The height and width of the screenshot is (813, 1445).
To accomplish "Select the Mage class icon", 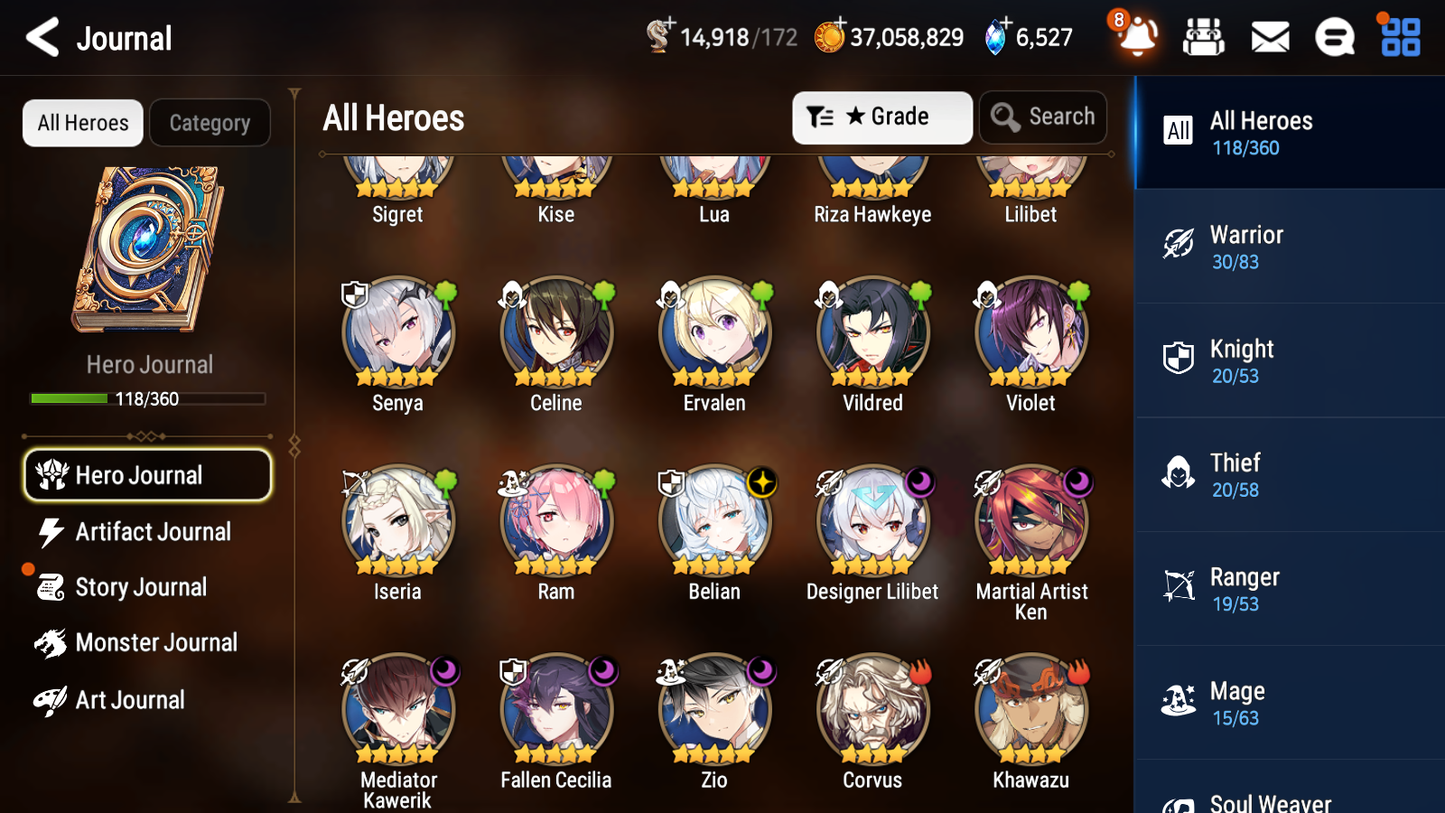I will tap(1179, 700).
